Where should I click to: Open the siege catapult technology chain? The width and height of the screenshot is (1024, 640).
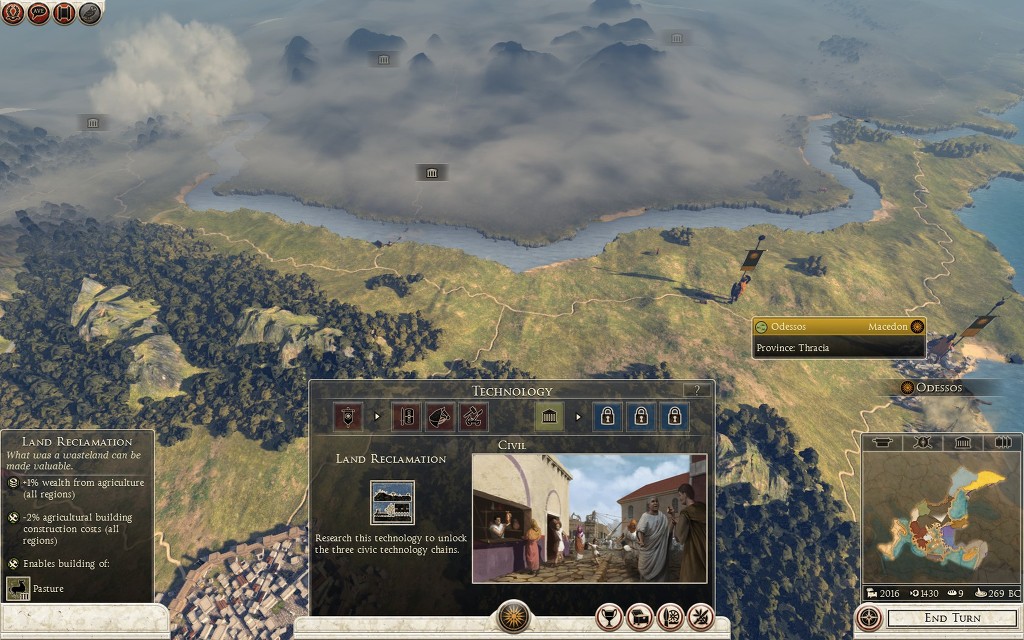[474, 416]
